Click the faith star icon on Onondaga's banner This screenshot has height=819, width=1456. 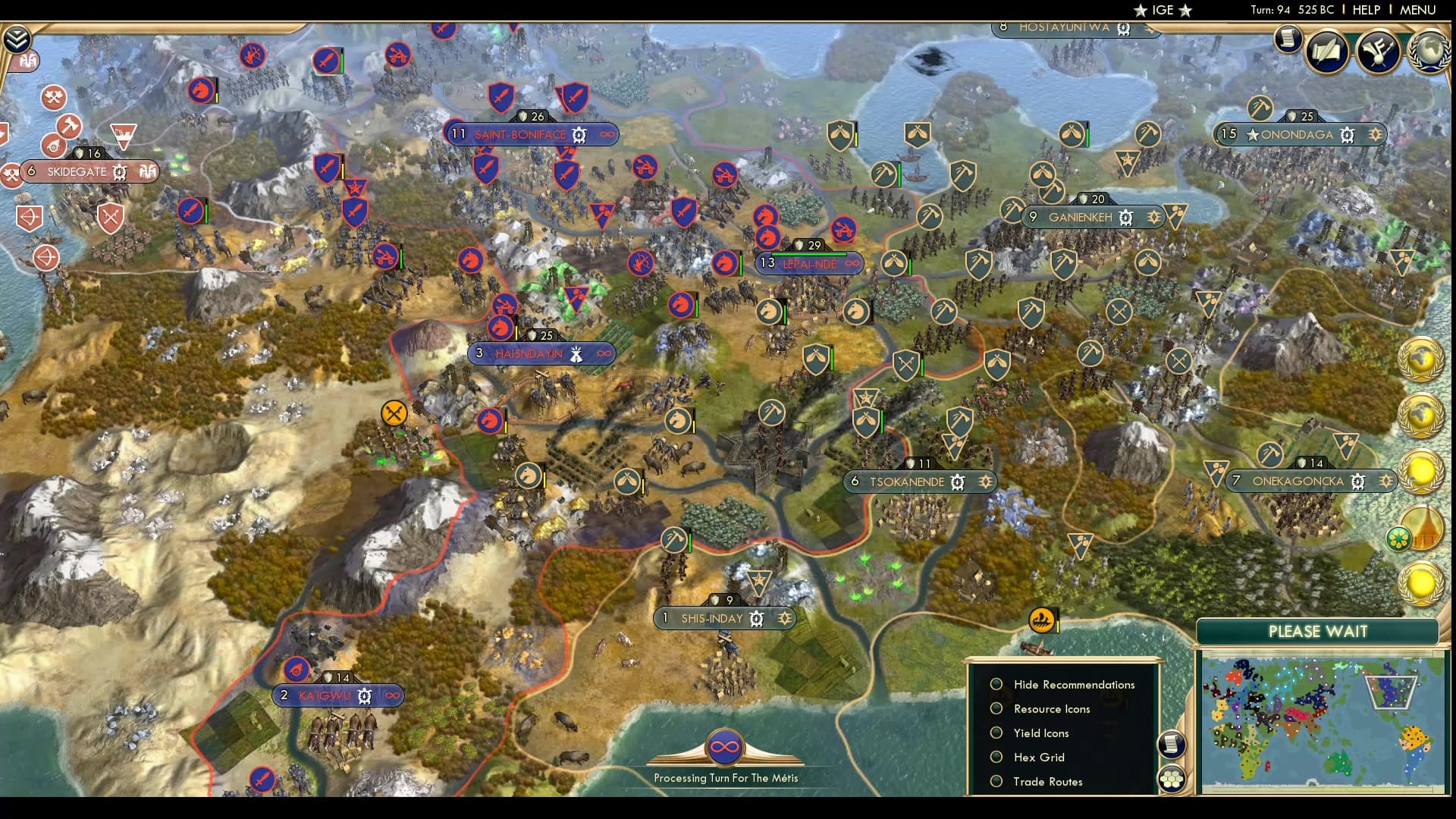pyautogui.click(x=1376, y=135)
